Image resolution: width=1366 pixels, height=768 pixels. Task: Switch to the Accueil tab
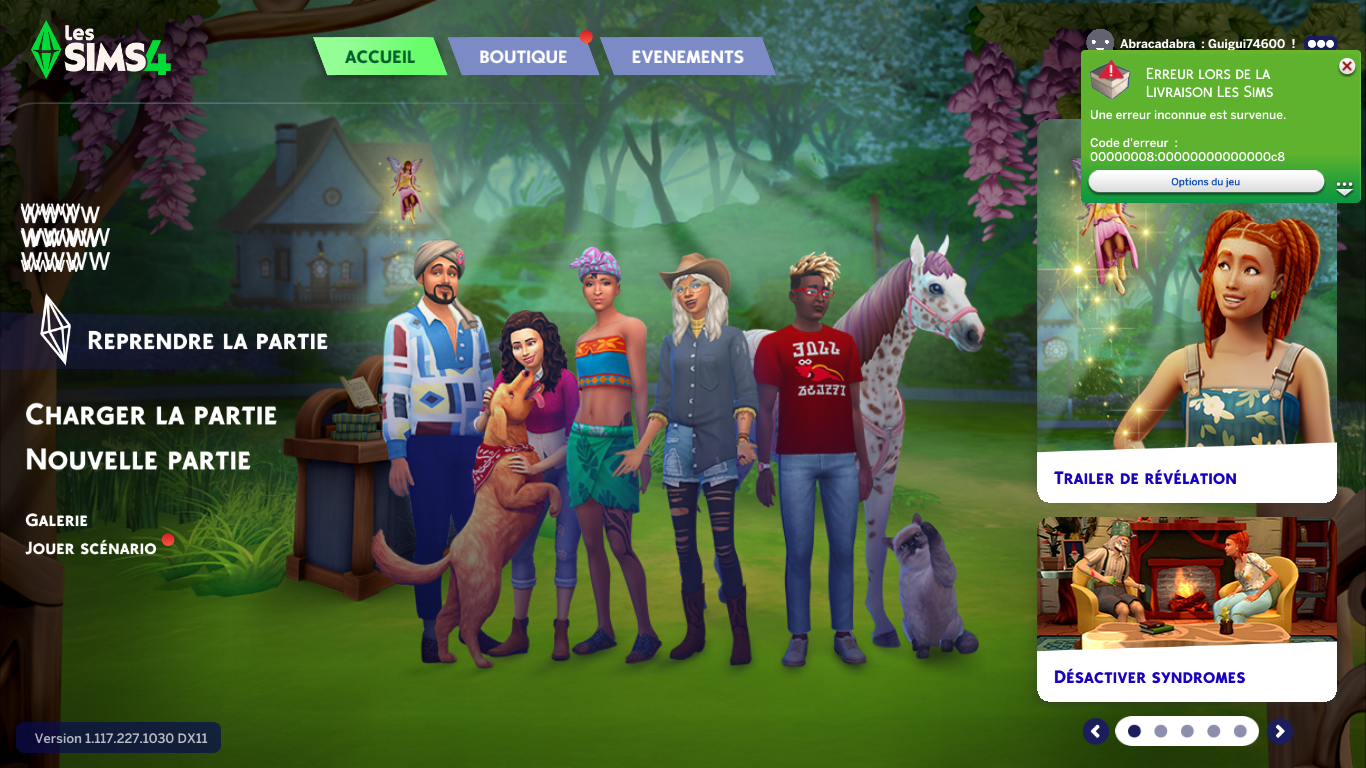(379, 57)
